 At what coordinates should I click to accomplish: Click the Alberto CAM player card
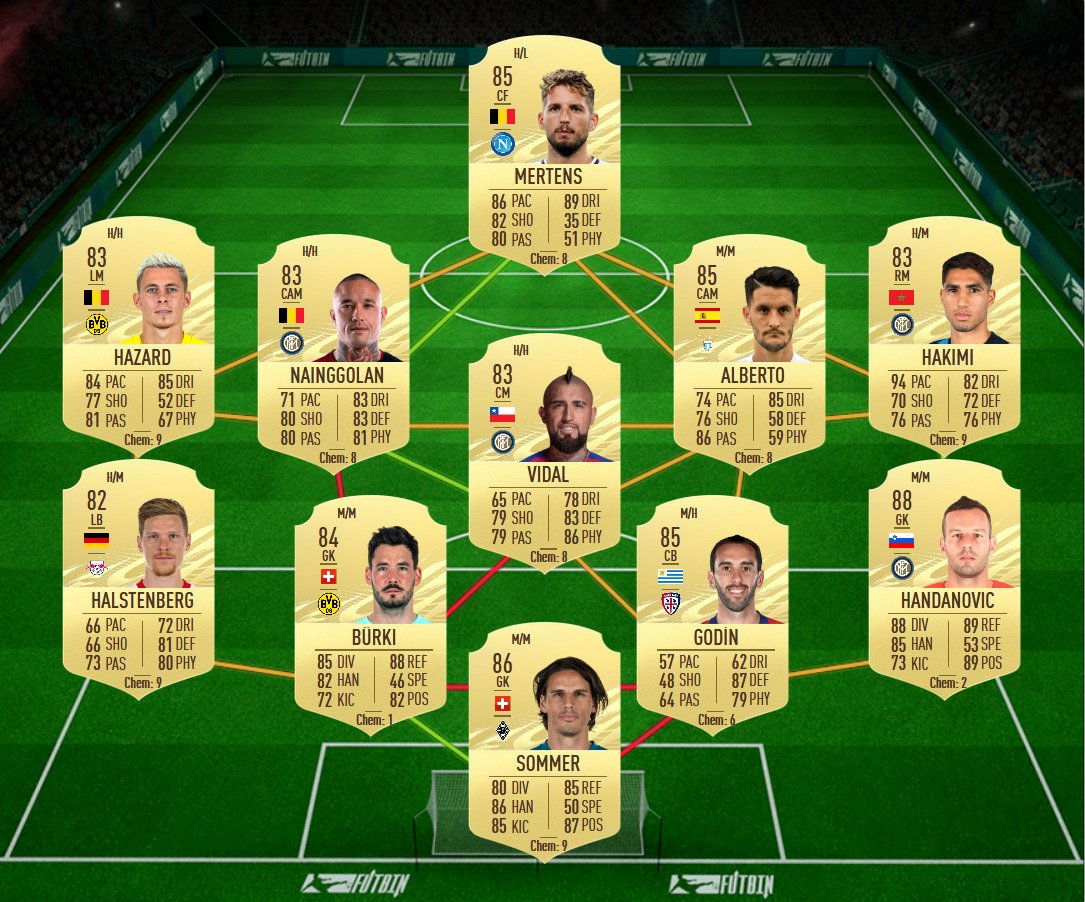tap(749, 350)
